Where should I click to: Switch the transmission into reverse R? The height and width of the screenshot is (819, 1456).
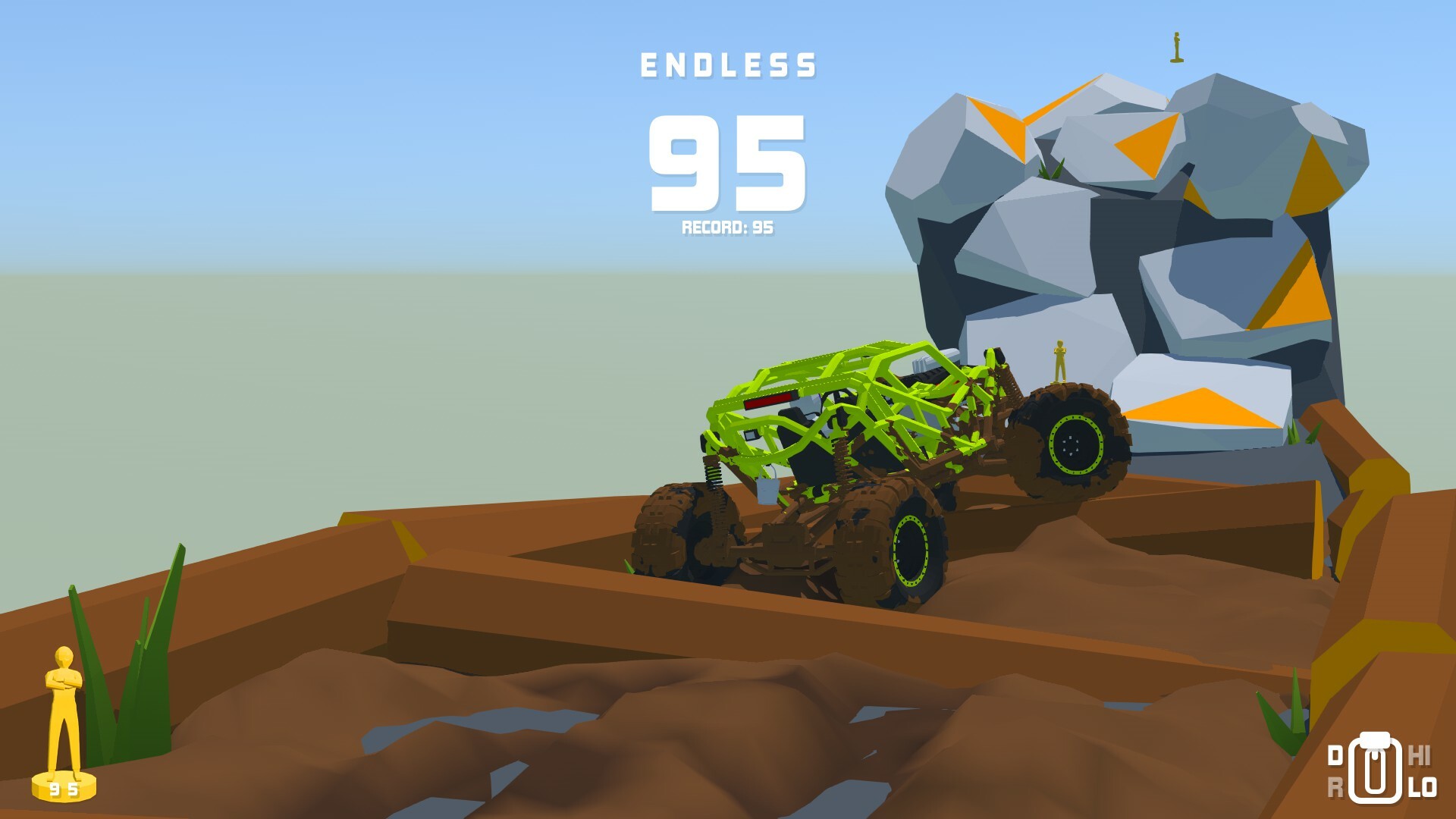(1335, 786)
